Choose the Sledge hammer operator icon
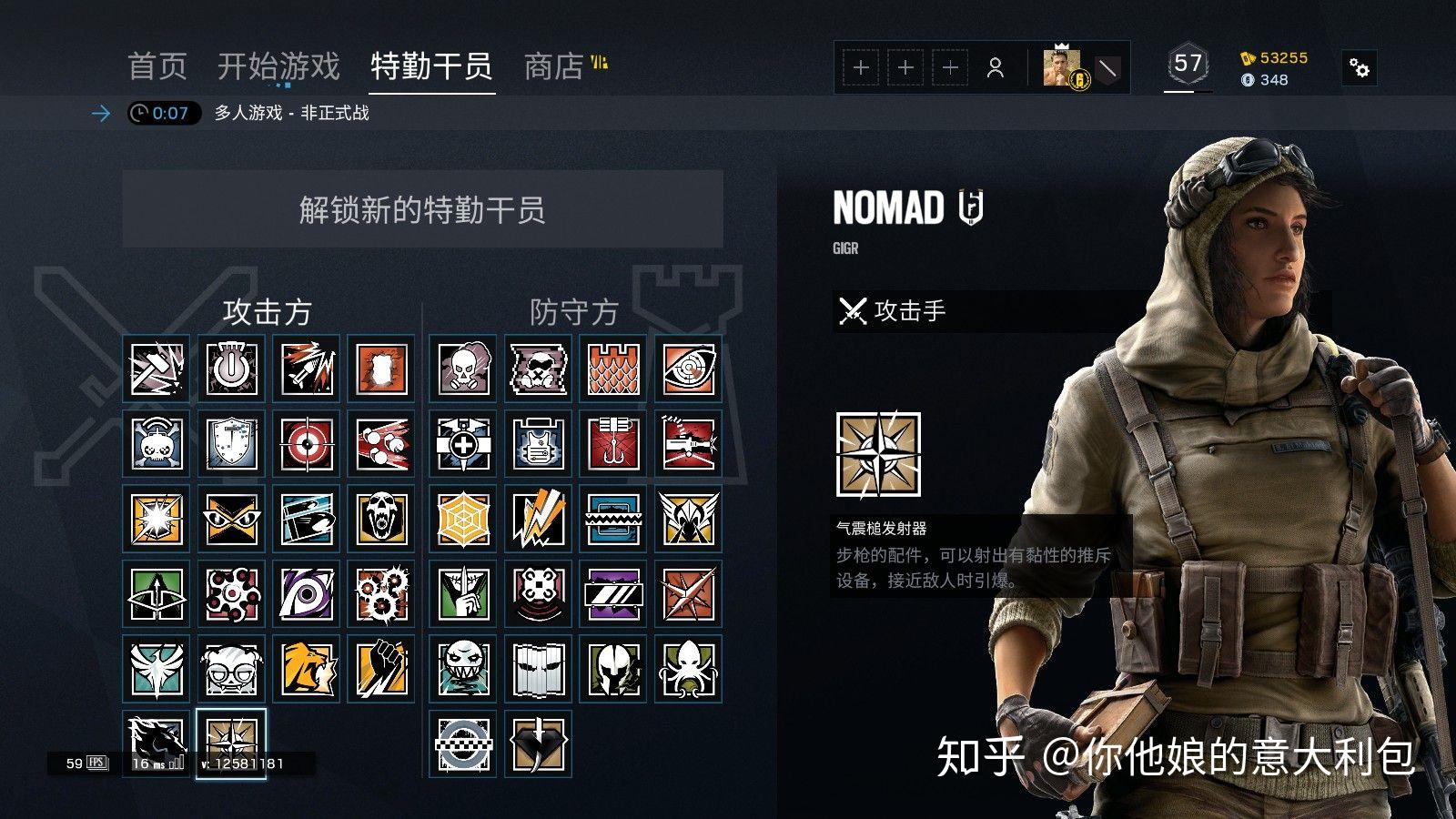Viewport: 1456px width, 819px height. click(157, 369)
